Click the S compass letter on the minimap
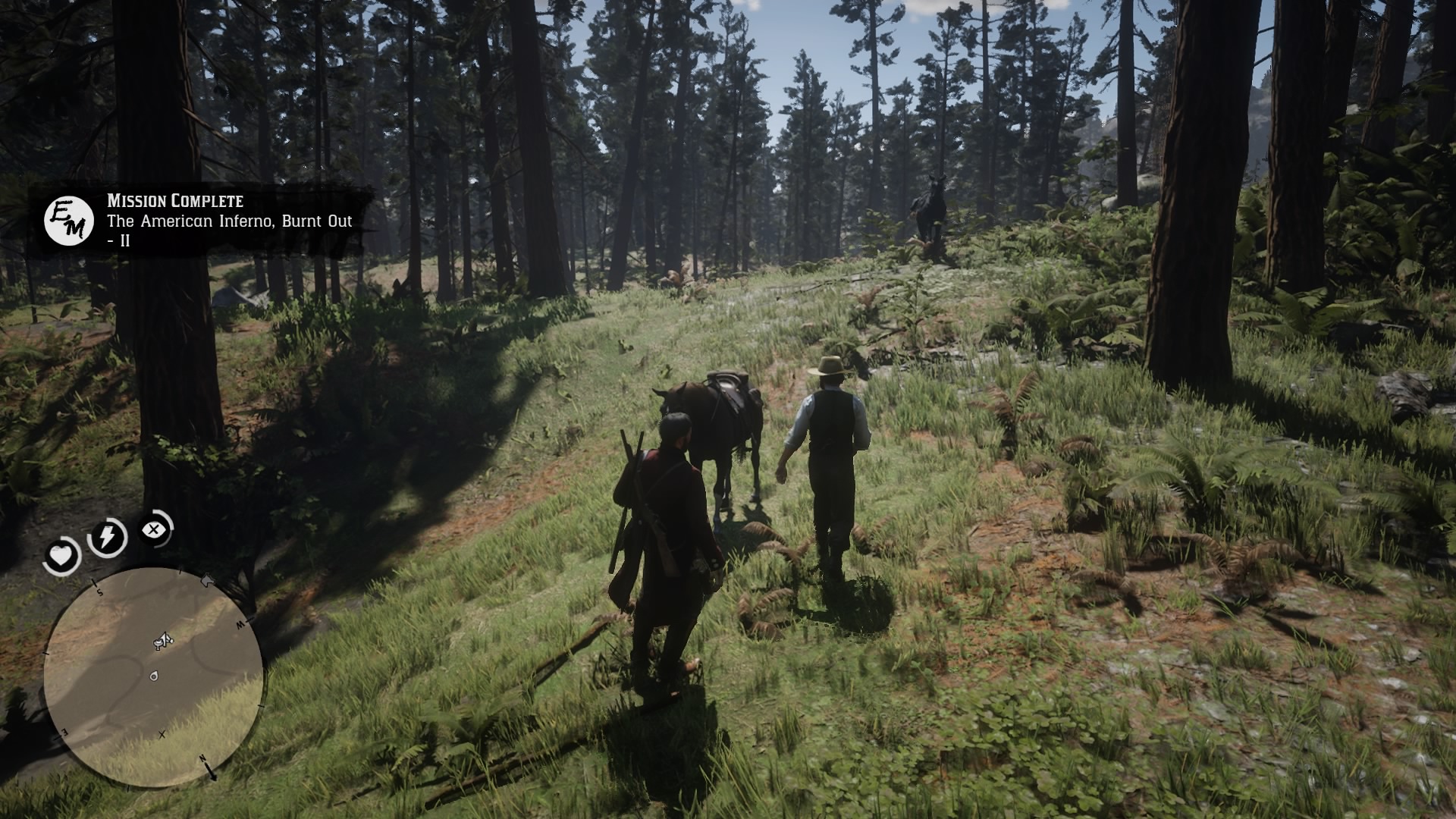The image size is (1456, 819). pyautogui.click(x=99, y=591)
